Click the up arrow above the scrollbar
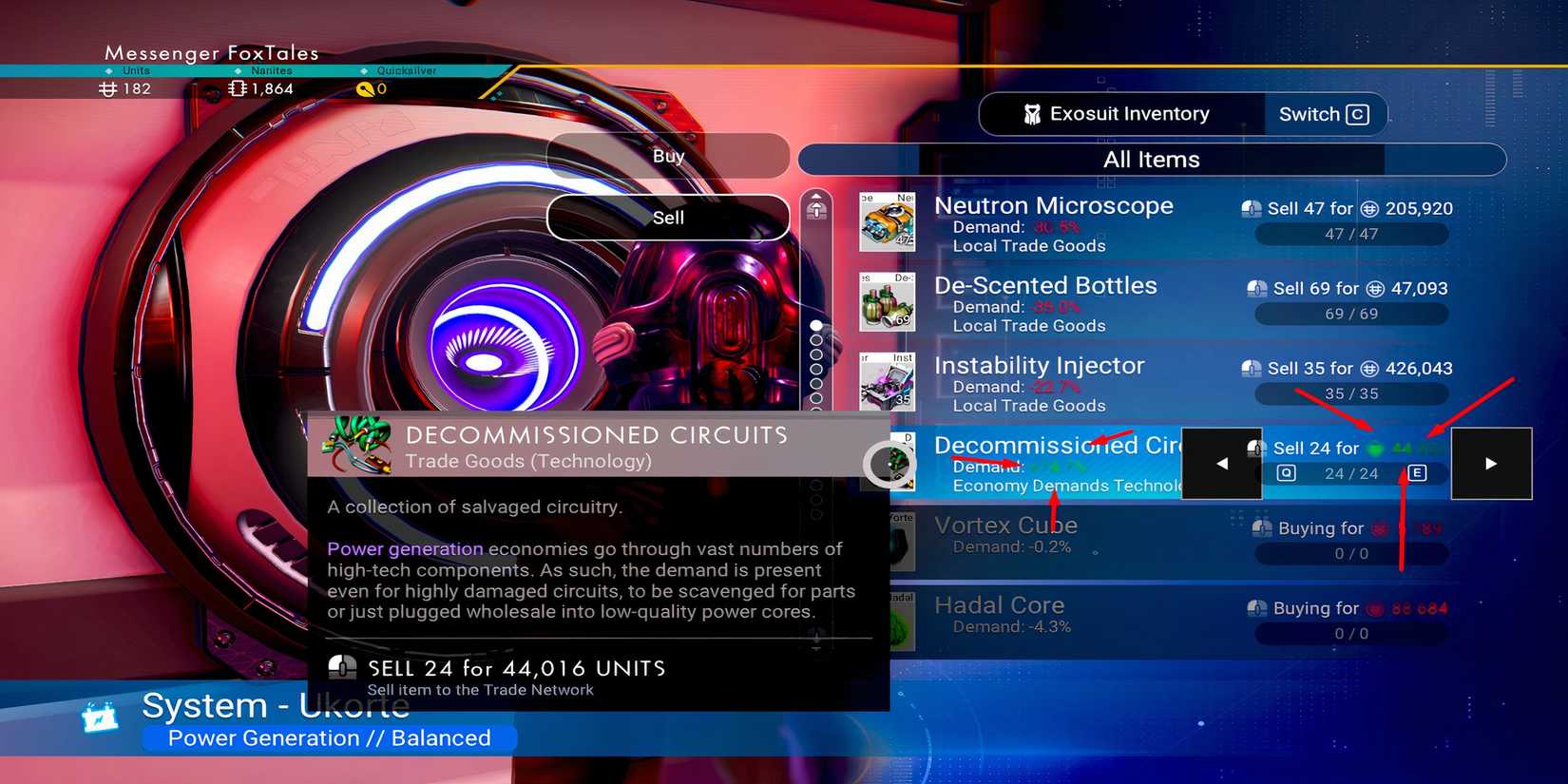The image size is (1568, 784). [815, 207]
